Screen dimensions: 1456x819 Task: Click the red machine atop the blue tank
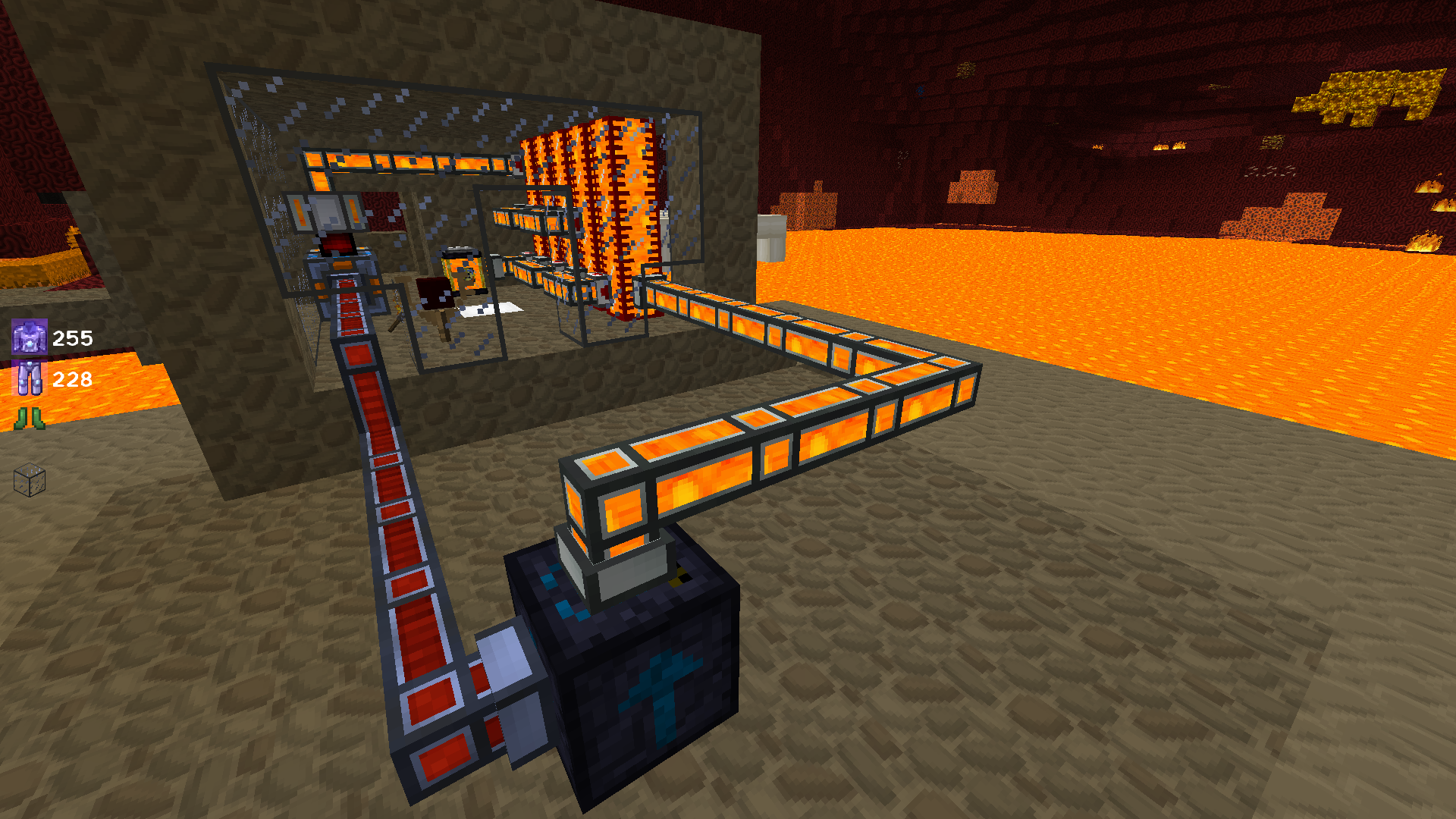tap(337, 243)
